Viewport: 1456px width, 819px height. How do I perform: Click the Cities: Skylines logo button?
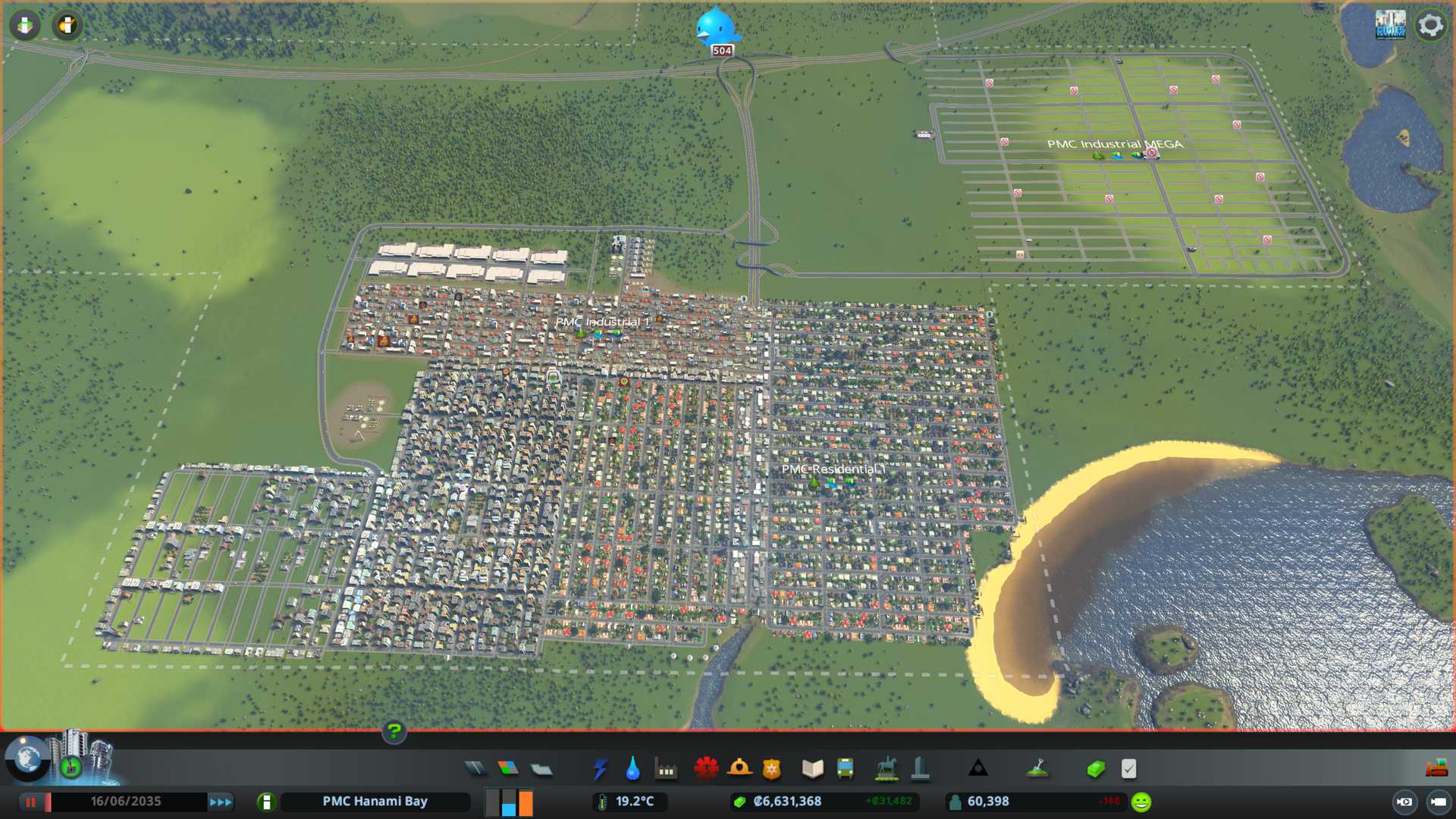(x=1390, y=25)
